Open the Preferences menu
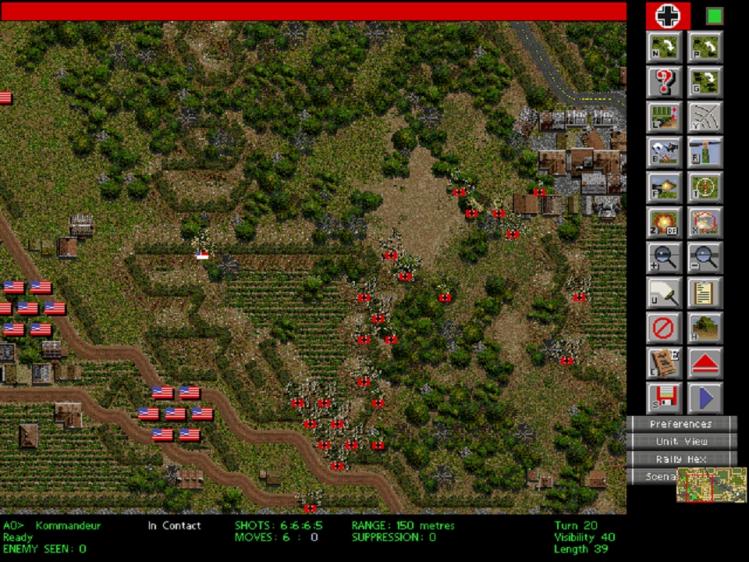749x562 pixels. tap(681, 425)
